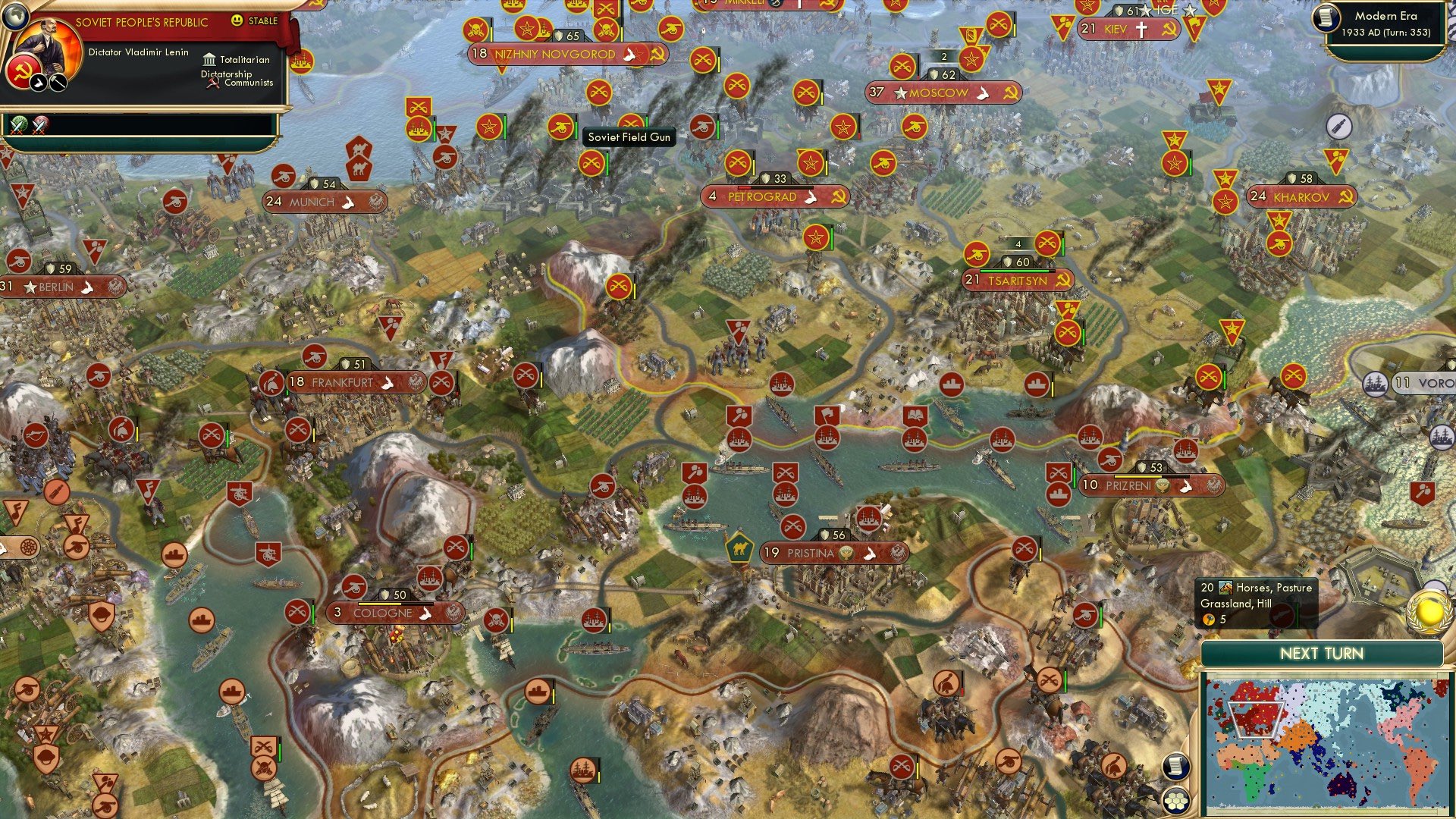This screenshot has width=1456, height=819.
Task: Click the STABLE happiness smiley icon
Action: (237, 20)
